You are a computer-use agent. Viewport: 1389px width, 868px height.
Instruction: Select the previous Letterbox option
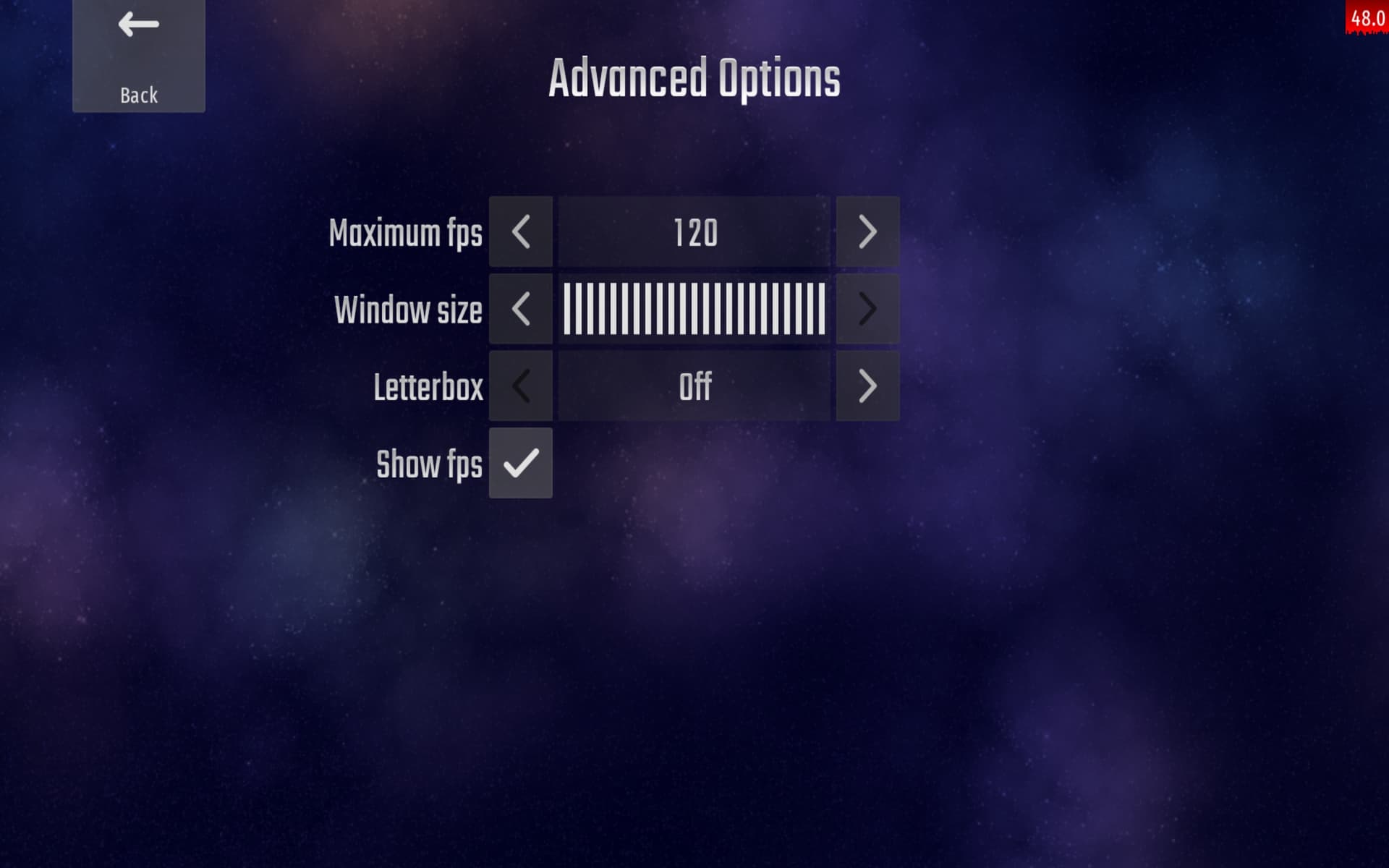pyautogui.click(x=520, y=386)
